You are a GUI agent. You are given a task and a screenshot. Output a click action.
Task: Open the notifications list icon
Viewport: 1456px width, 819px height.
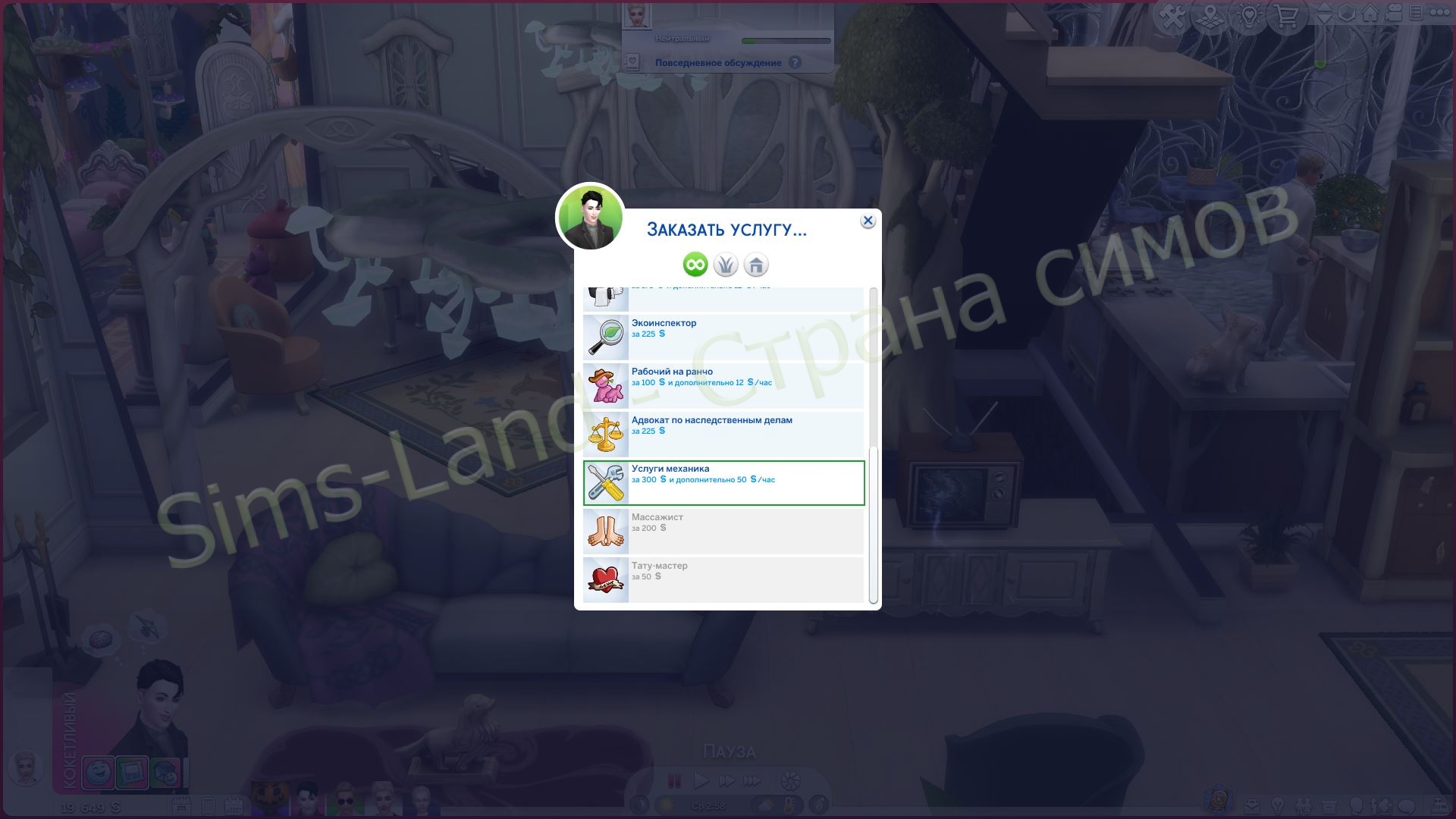pos(1416,14)
